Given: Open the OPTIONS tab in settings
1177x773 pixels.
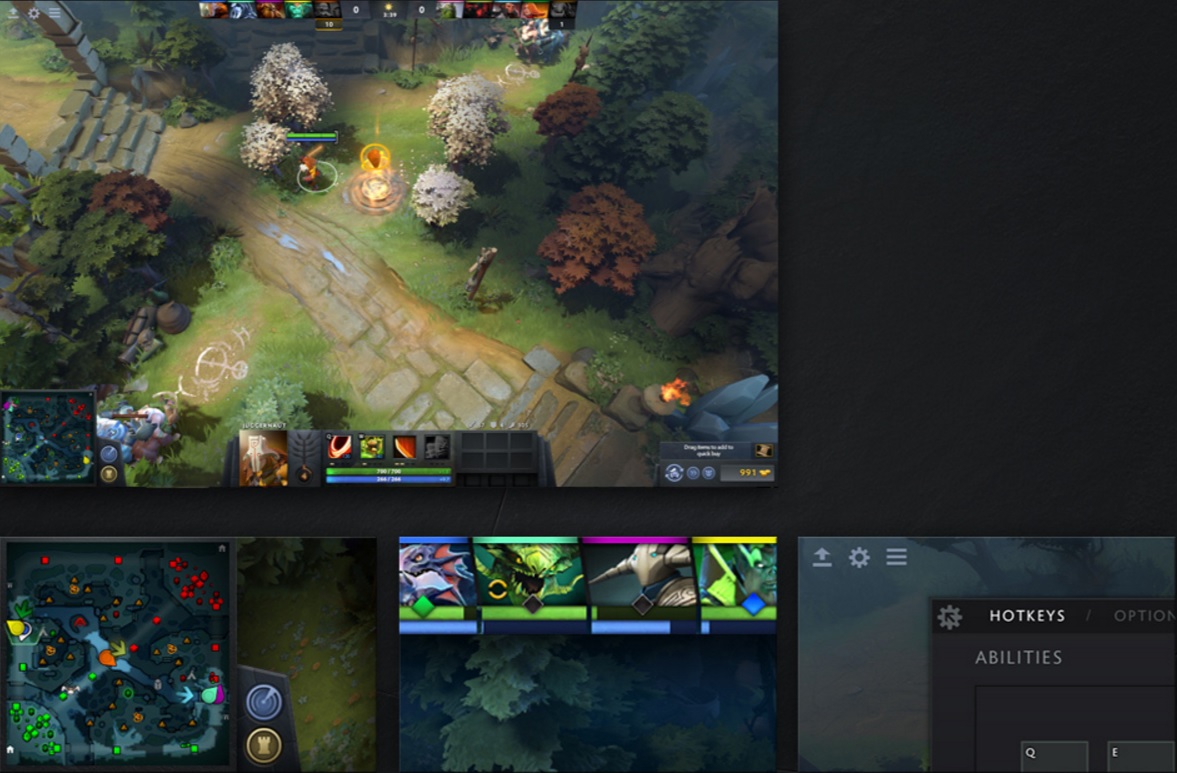Looking at the screenshot, I should (x=1144, y=616).
